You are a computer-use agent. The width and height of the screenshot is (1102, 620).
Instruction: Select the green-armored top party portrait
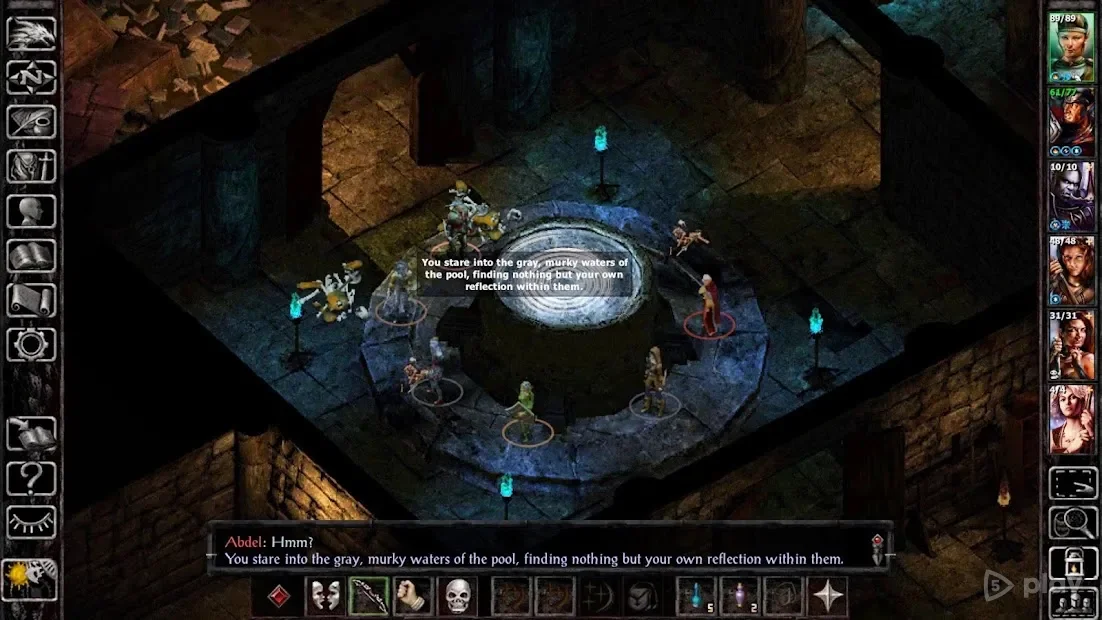coord(1071,47)
